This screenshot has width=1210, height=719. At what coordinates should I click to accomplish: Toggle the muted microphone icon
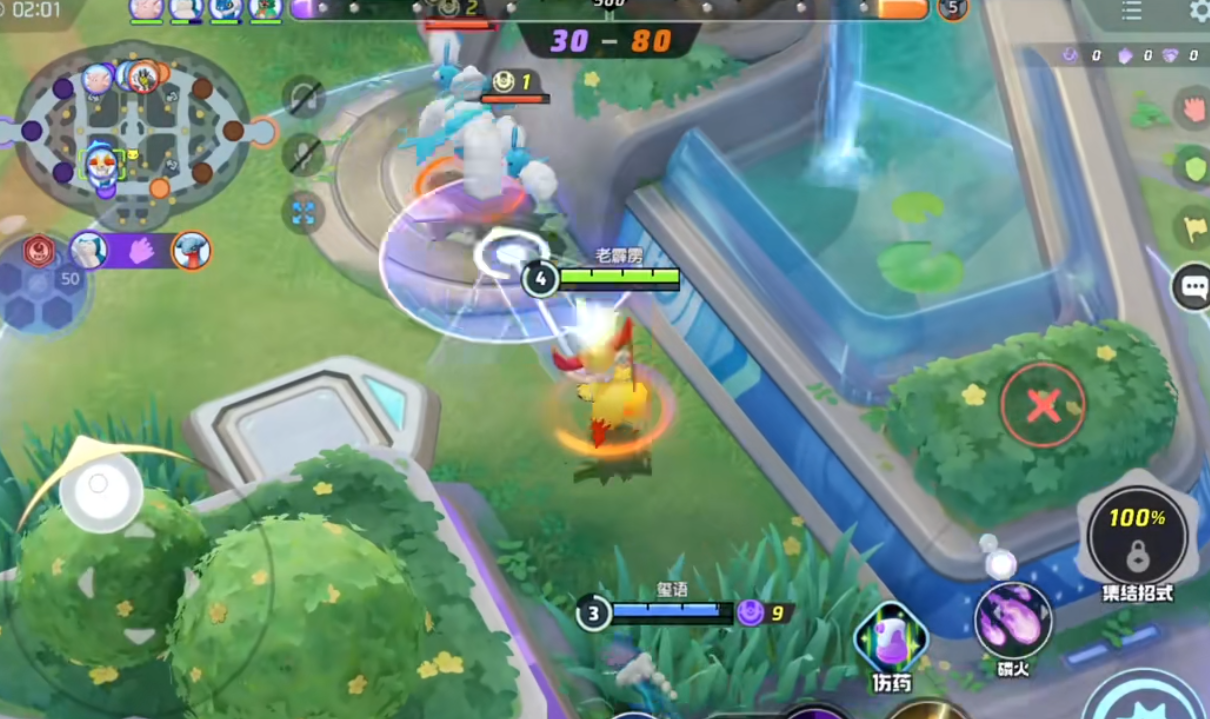click(x=302, y=155)
